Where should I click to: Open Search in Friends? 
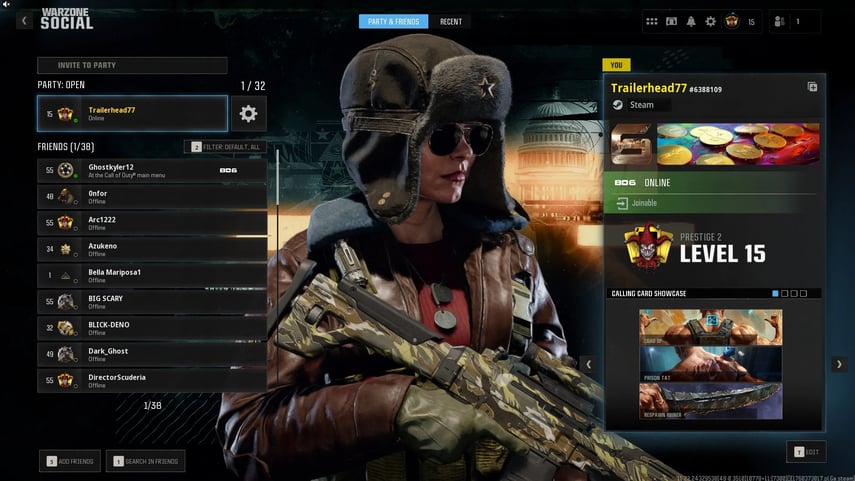pos(147,461)
